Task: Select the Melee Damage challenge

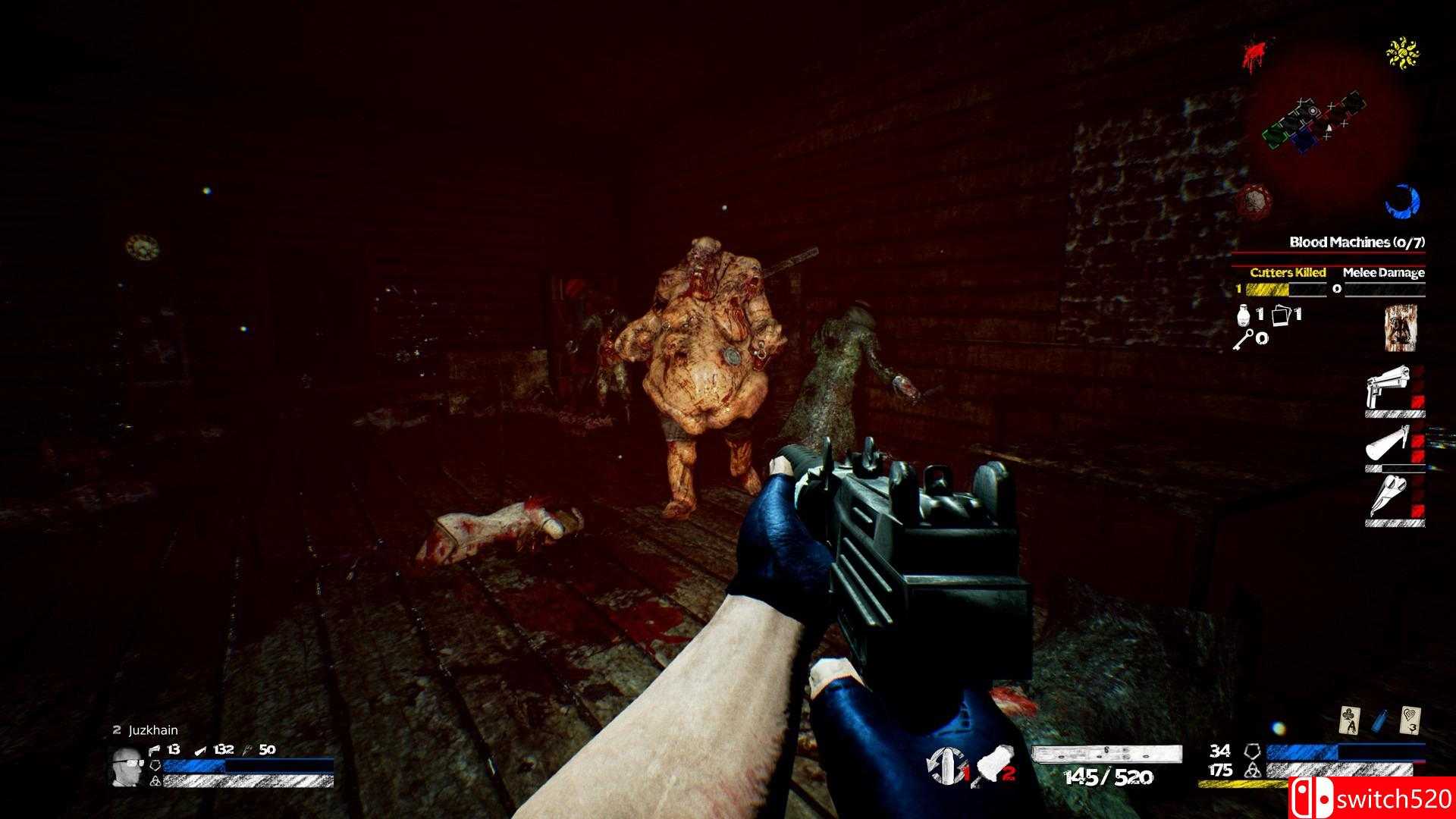Action: 1383,273
